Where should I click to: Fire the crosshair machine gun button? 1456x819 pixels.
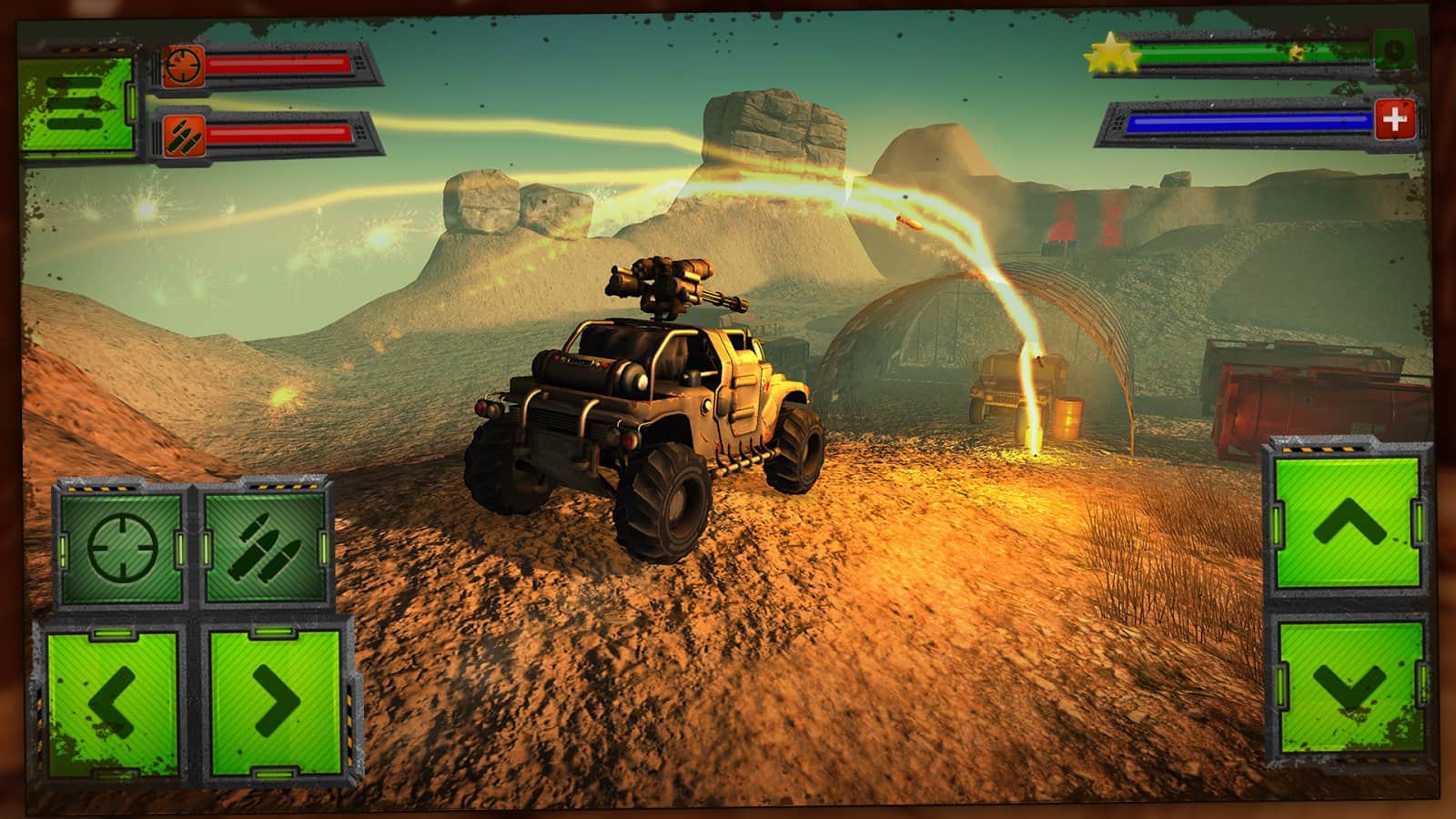click(122, 547)
